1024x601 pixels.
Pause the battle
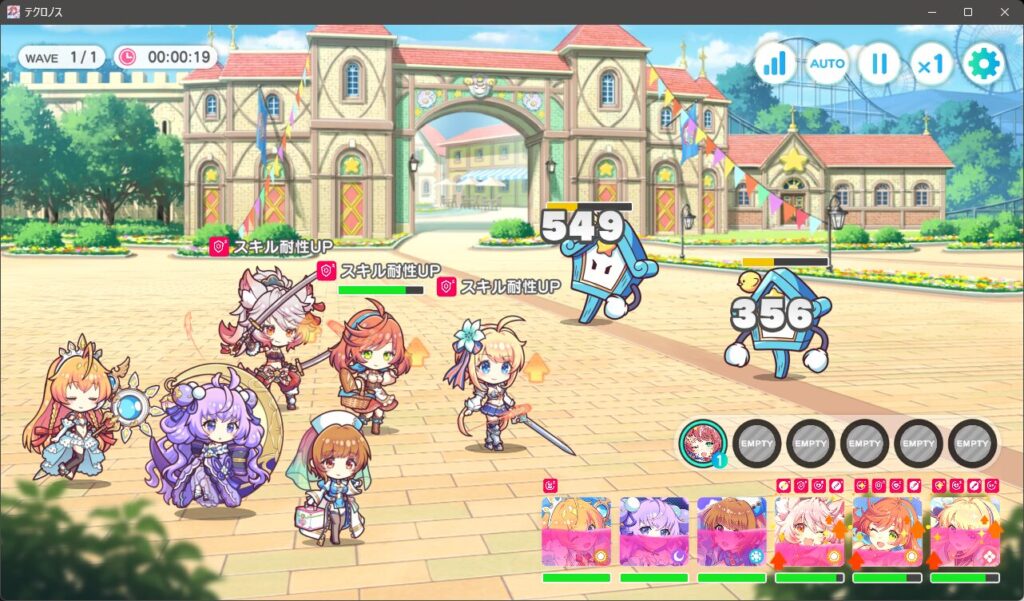tap(879, 64)
